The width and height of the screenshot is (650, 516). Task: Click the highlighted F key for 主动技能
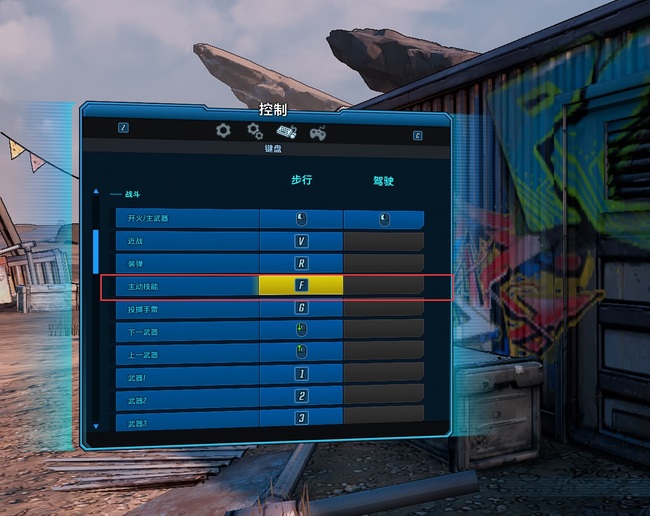point(301,286)
